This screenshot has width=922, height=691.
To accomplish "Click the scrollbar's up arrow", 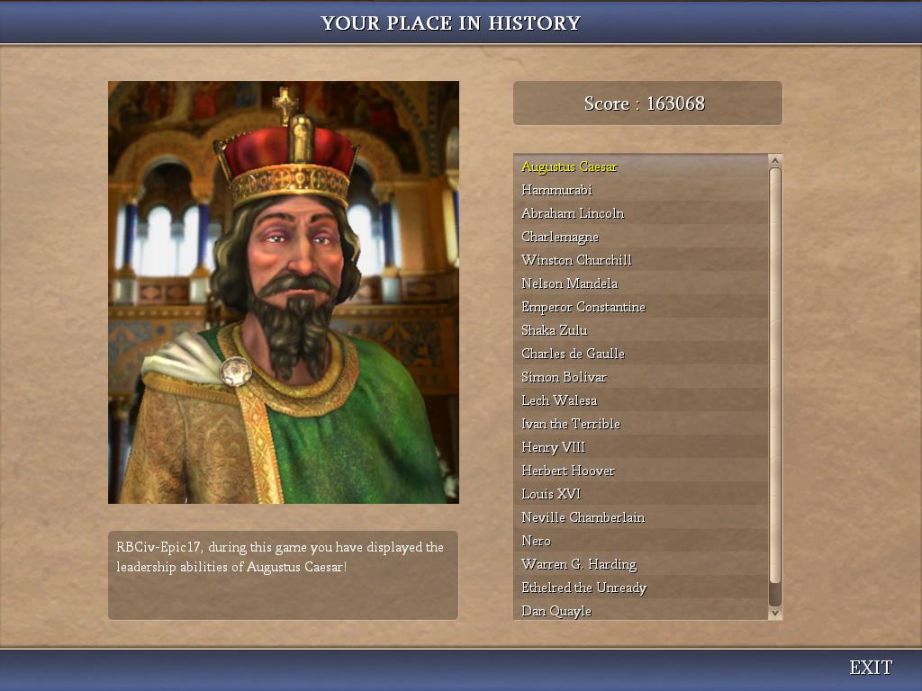I will pyautogui.click(x=775, y=161).
